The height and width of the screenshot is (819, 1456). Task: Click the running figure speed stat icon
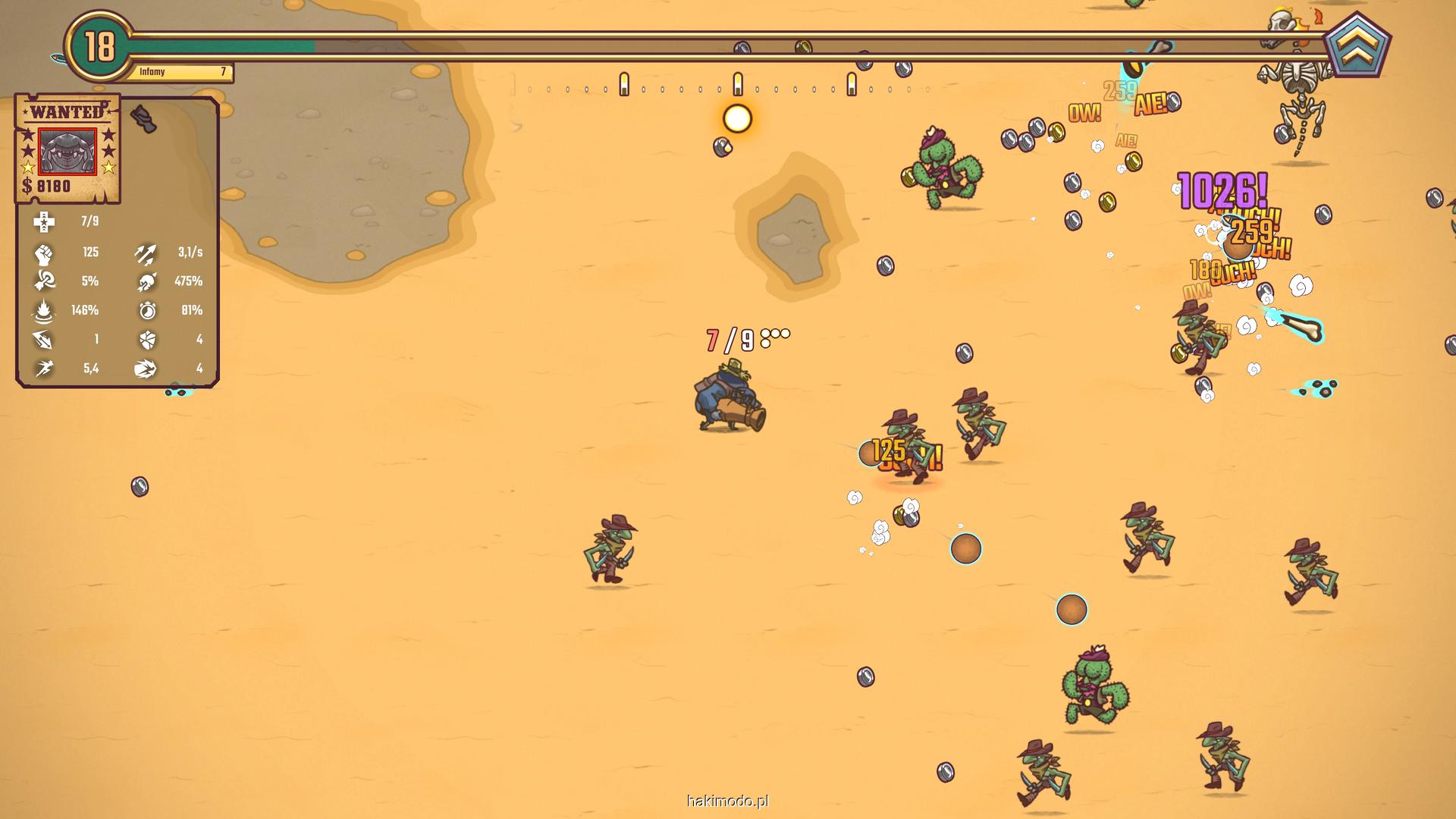pyautogui.click(x=44, y=369)
